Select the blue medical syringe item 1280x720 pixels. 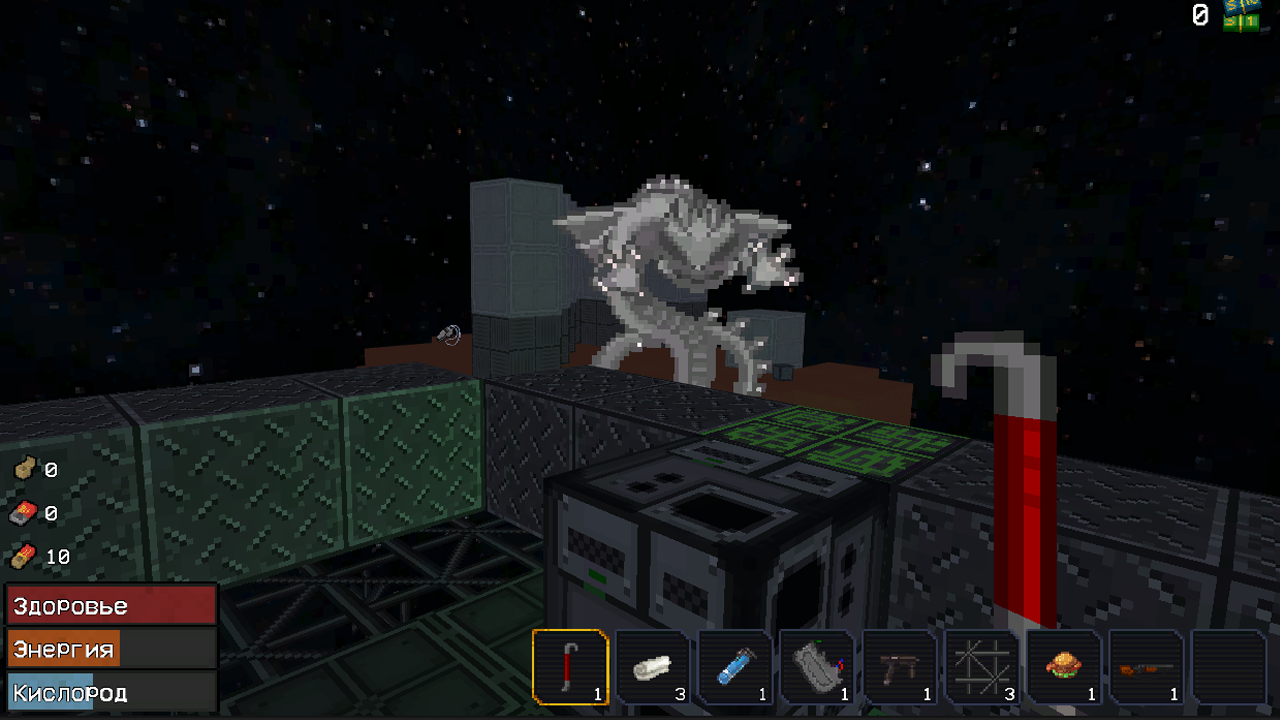[x=734, y=668]
